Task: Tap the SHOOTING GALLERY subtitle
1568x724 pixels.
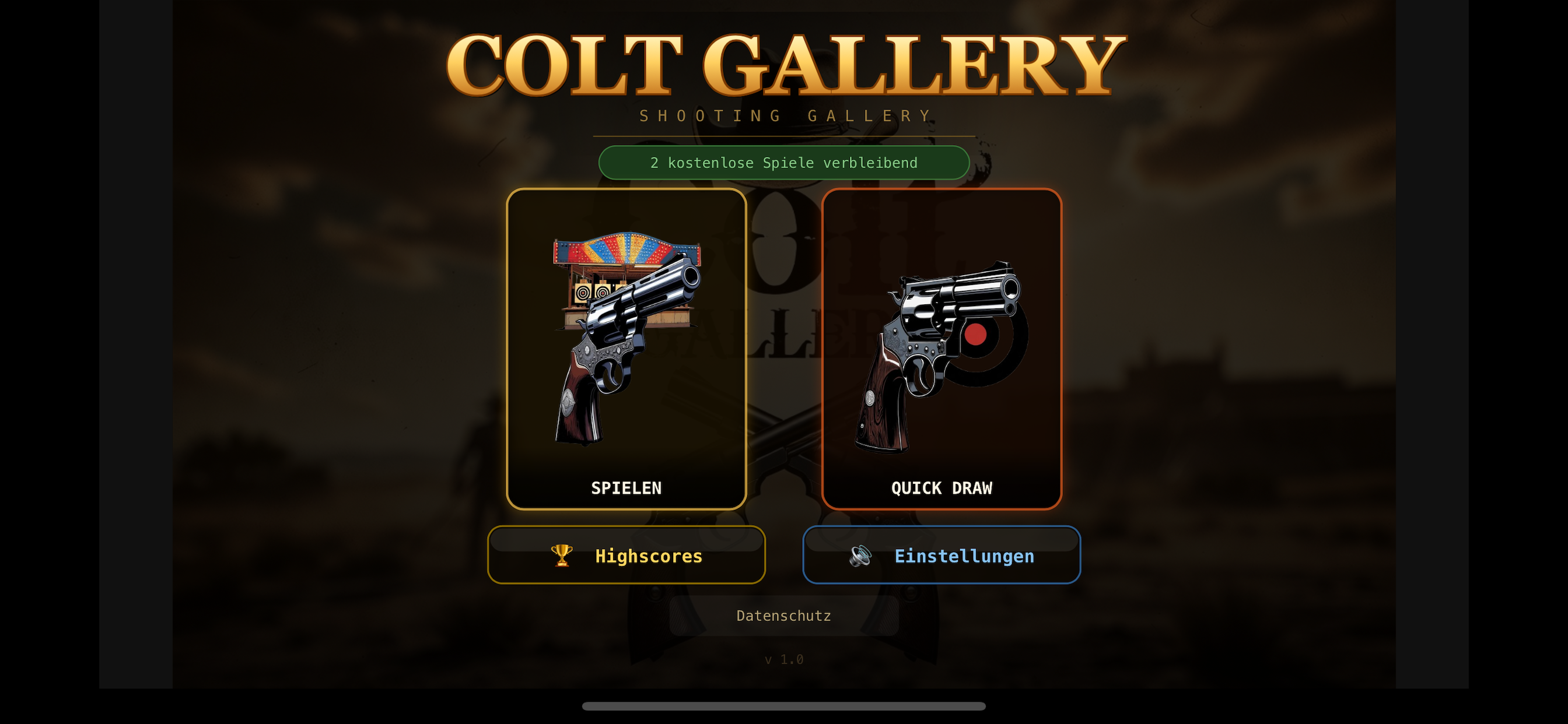Action: pyautogui.click(x=784, y=115)
